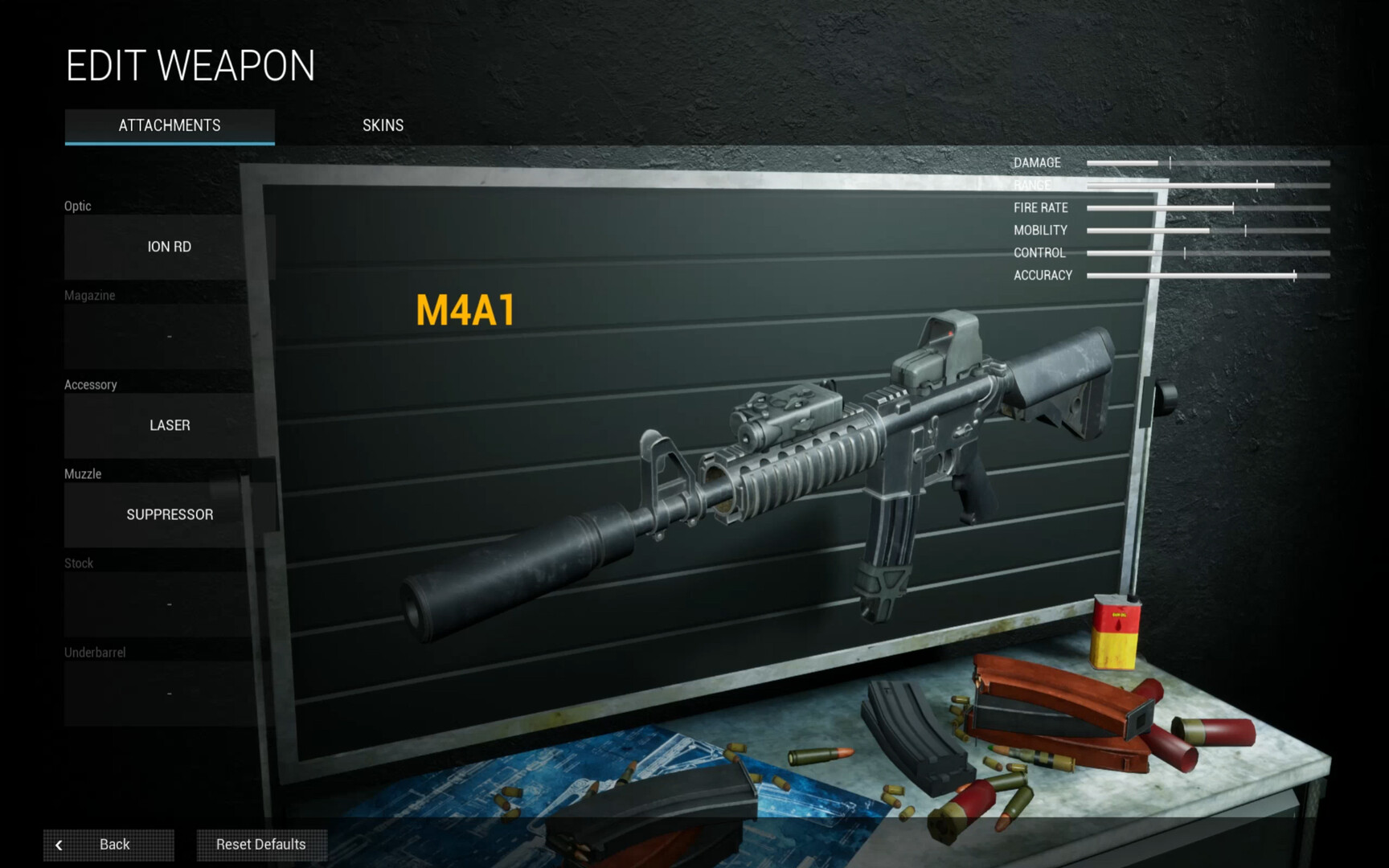Choose the Suppressor muzzle slot
This screenshot has height=868, width=1389.
click(x=170, y=514)
